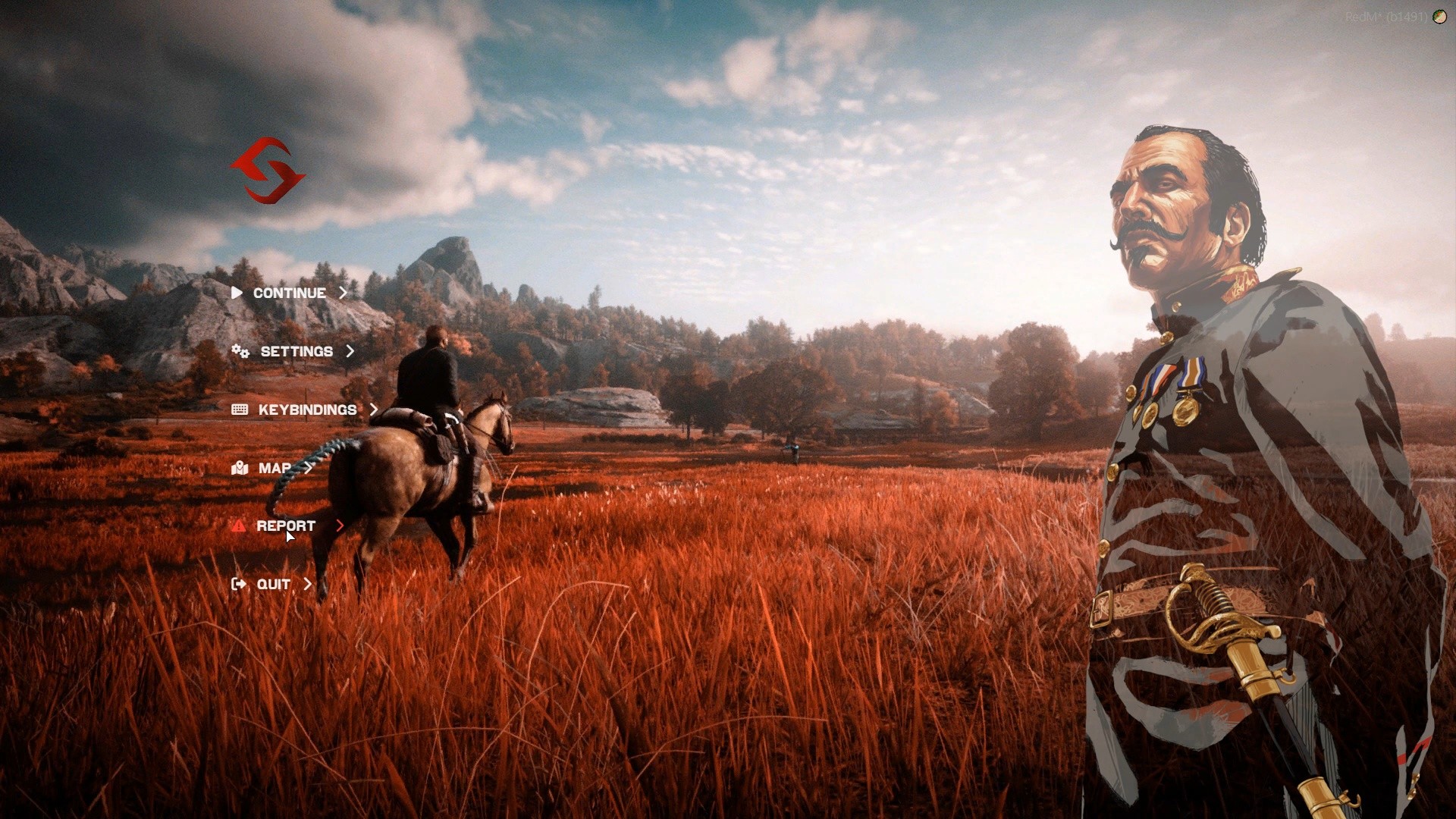
Task: Show the Map from the pause menu
Action: click(275, 468)
